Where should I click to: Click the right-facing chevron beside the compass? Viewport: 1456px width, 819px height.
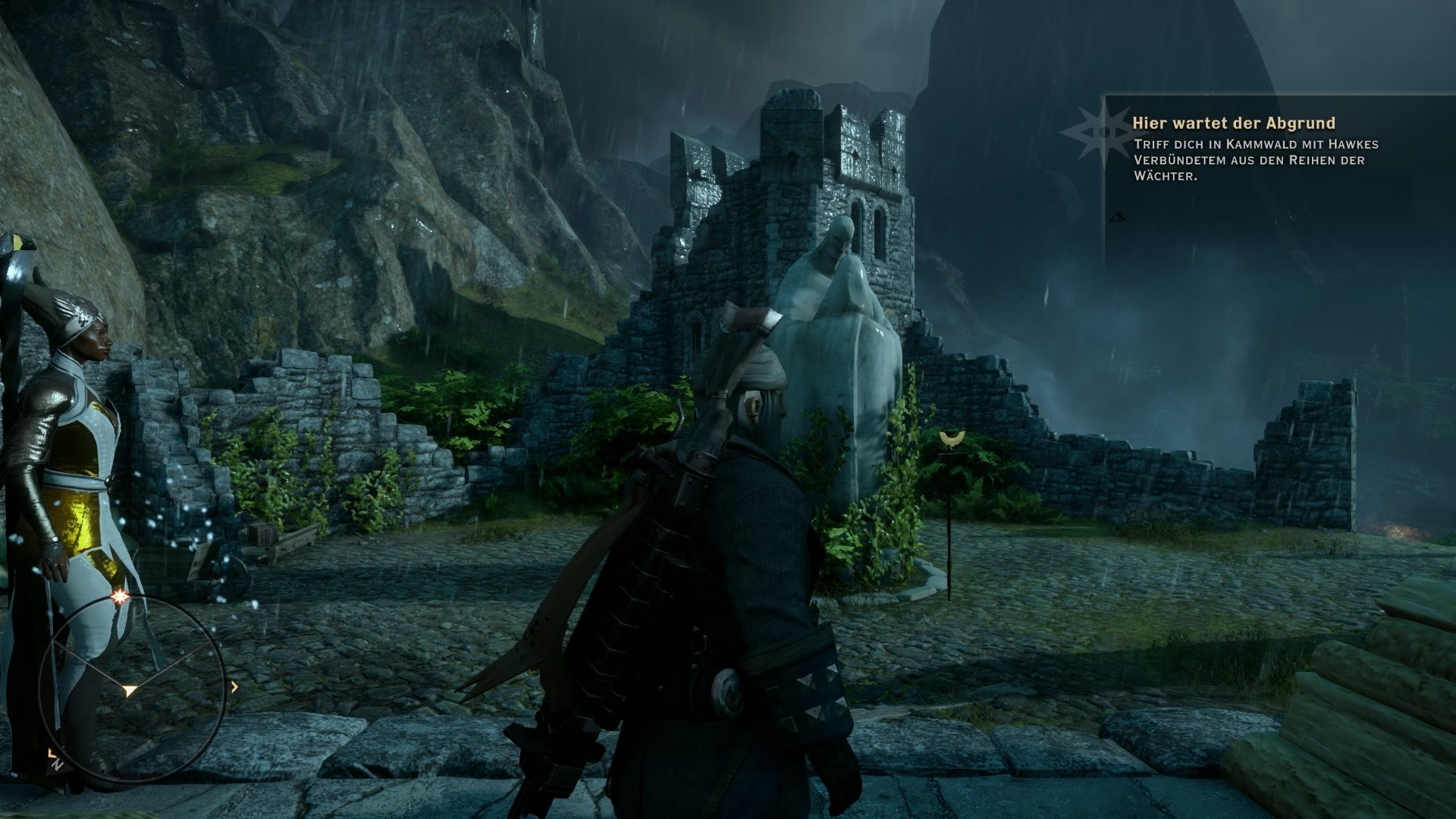click(235, 687)
